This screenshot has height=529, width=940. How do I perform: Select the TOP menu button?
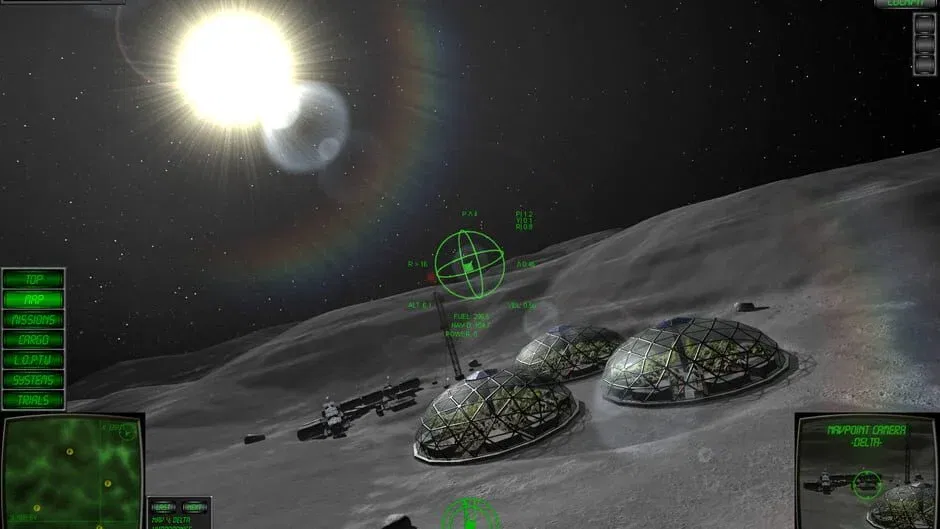click(33, 279)
